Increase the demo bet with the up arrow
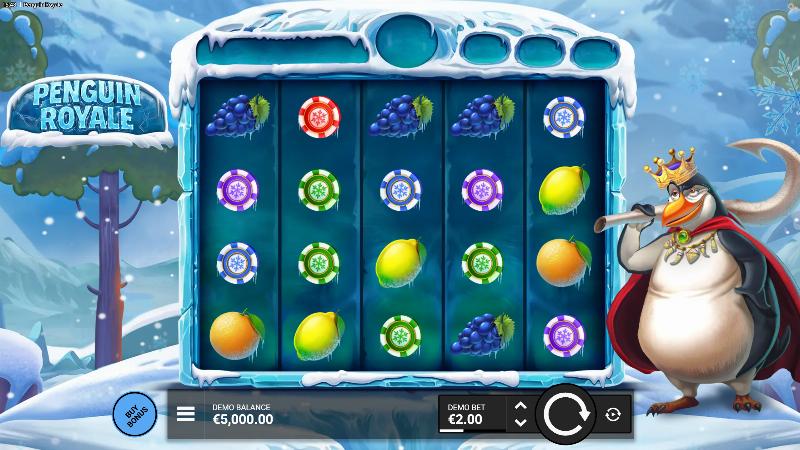The image size is (800, 450). click(520, 405)
